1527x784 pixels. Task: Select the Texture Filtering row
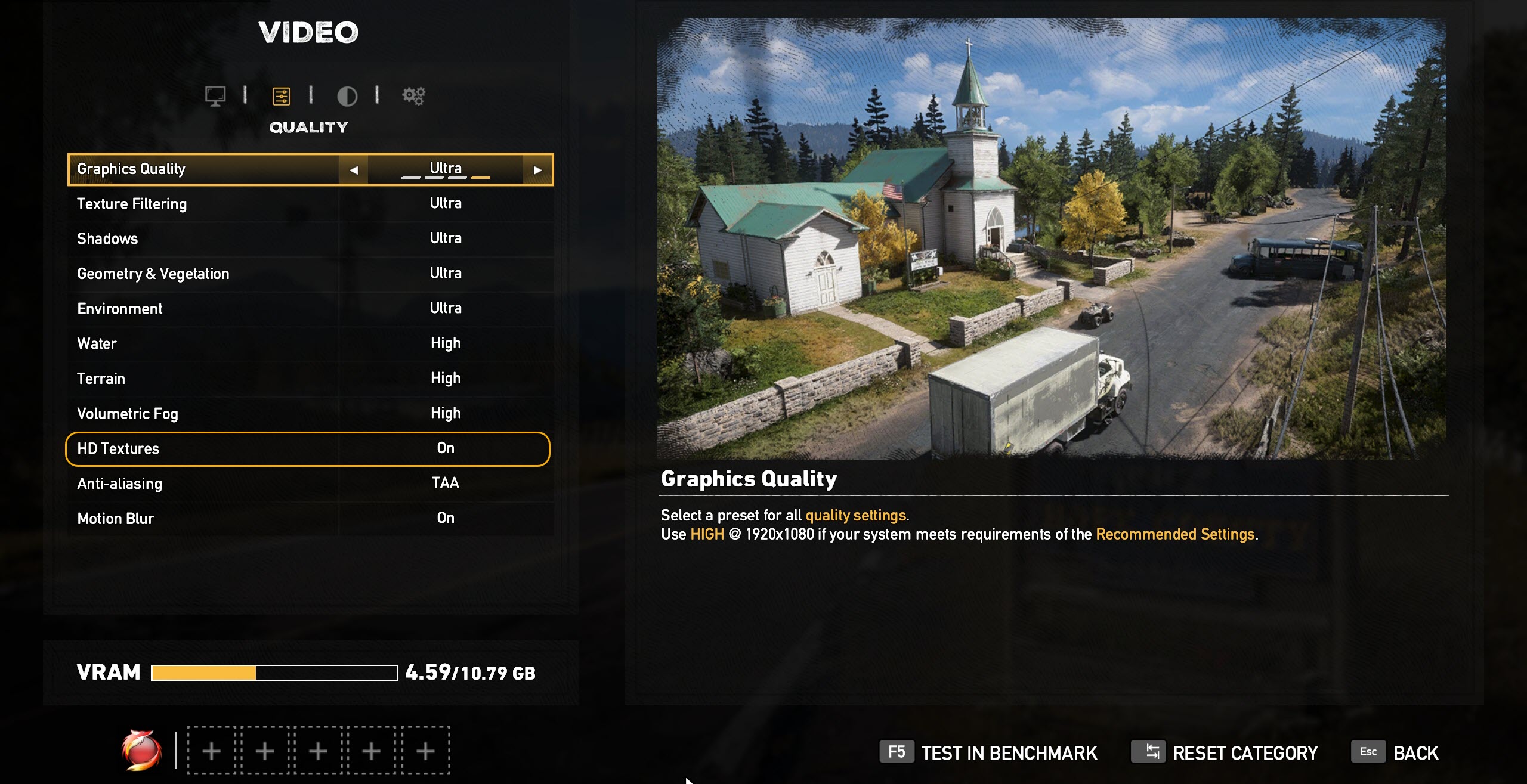pyautogui.click(x=310, y=204)
